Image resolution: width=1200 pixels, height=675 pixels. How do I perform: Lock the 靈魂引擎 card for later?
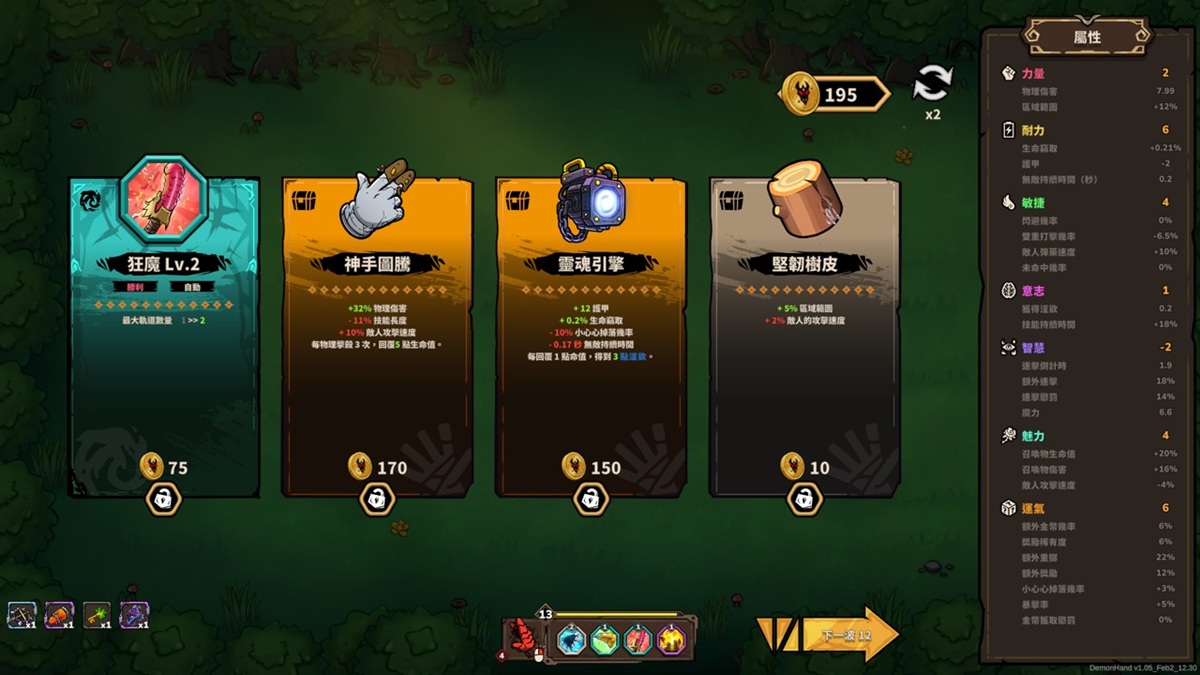(x=591, y=498)
